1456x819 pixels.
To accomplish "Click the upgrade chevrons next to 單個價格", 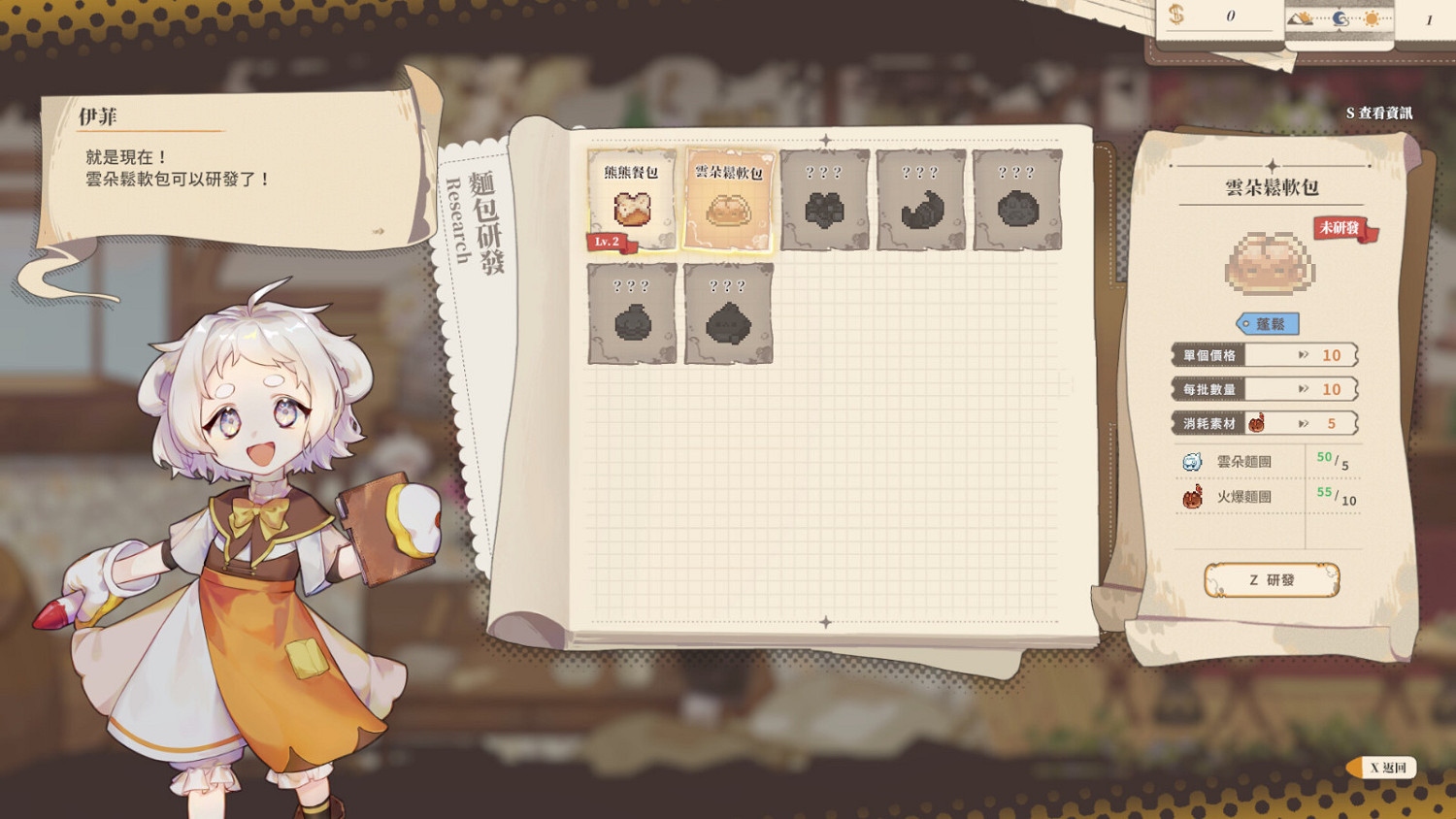I will [x=1304, y=355].
